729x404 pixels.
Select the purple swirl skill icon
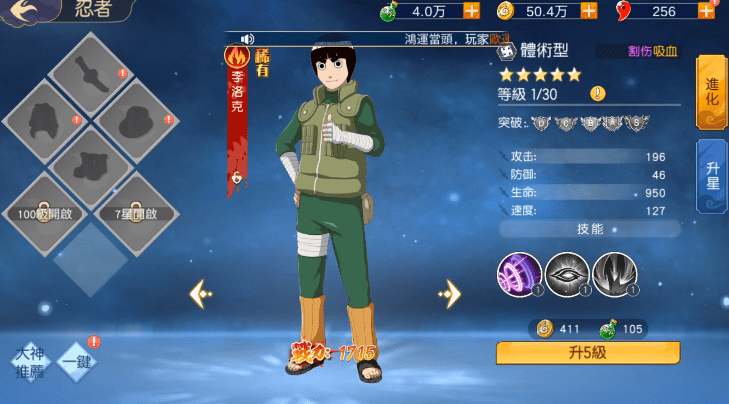click(x=519, y=273)
